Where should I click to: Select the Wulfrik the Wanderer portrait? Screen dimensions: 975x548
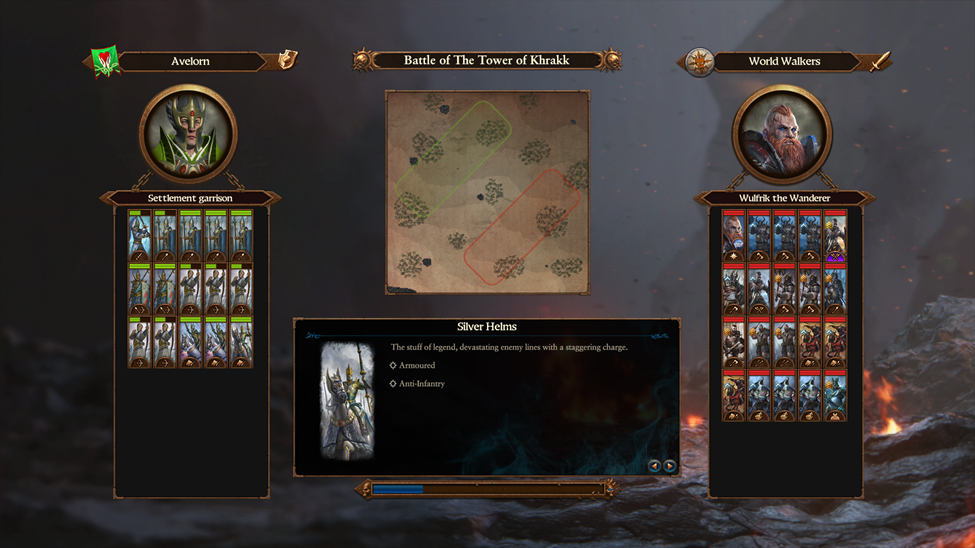[782, 134]
